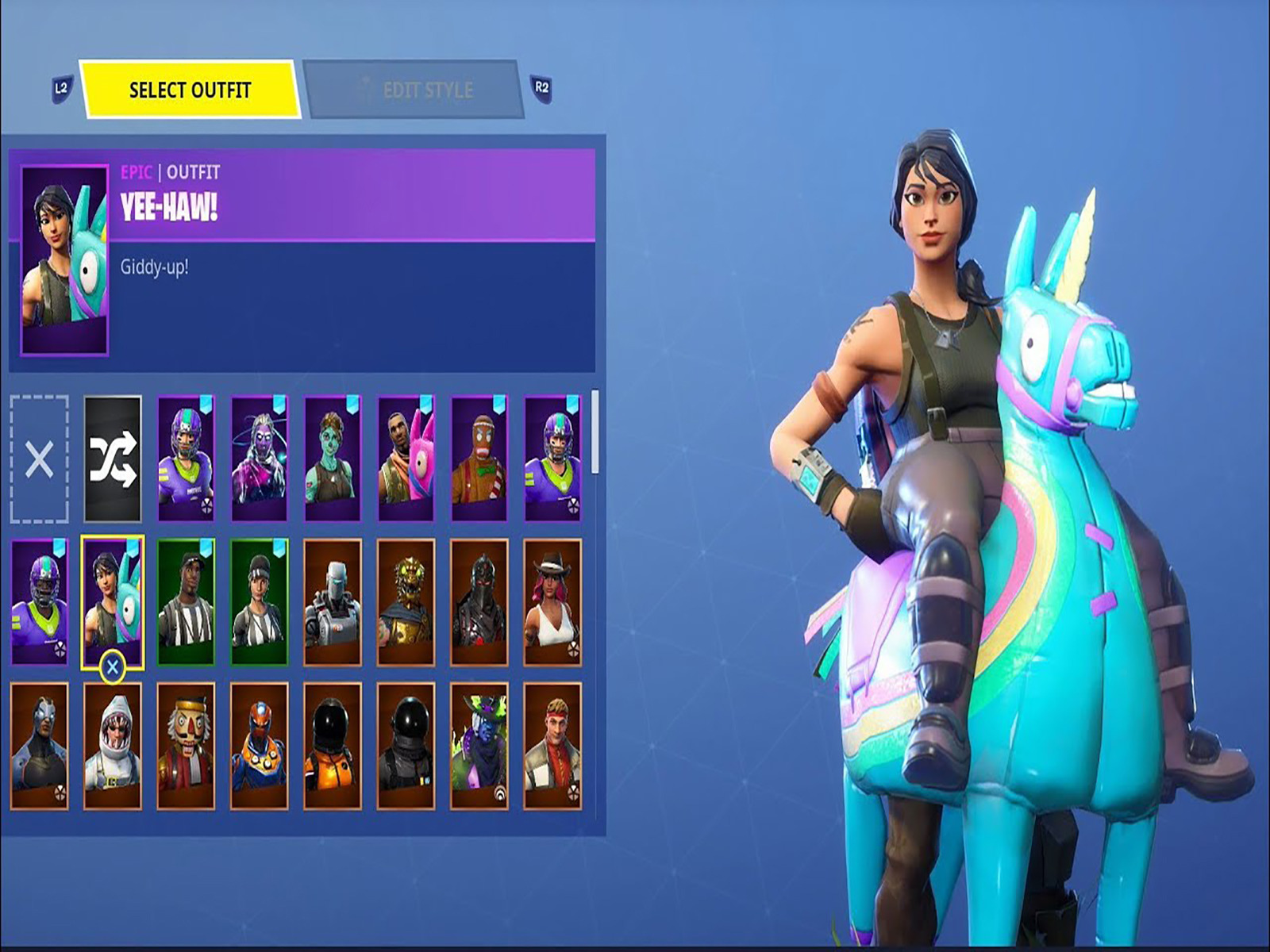Select the highlighted Yee-Haw! outfit tile
This screenshot has width=1270, height=952.
(113, 602)
